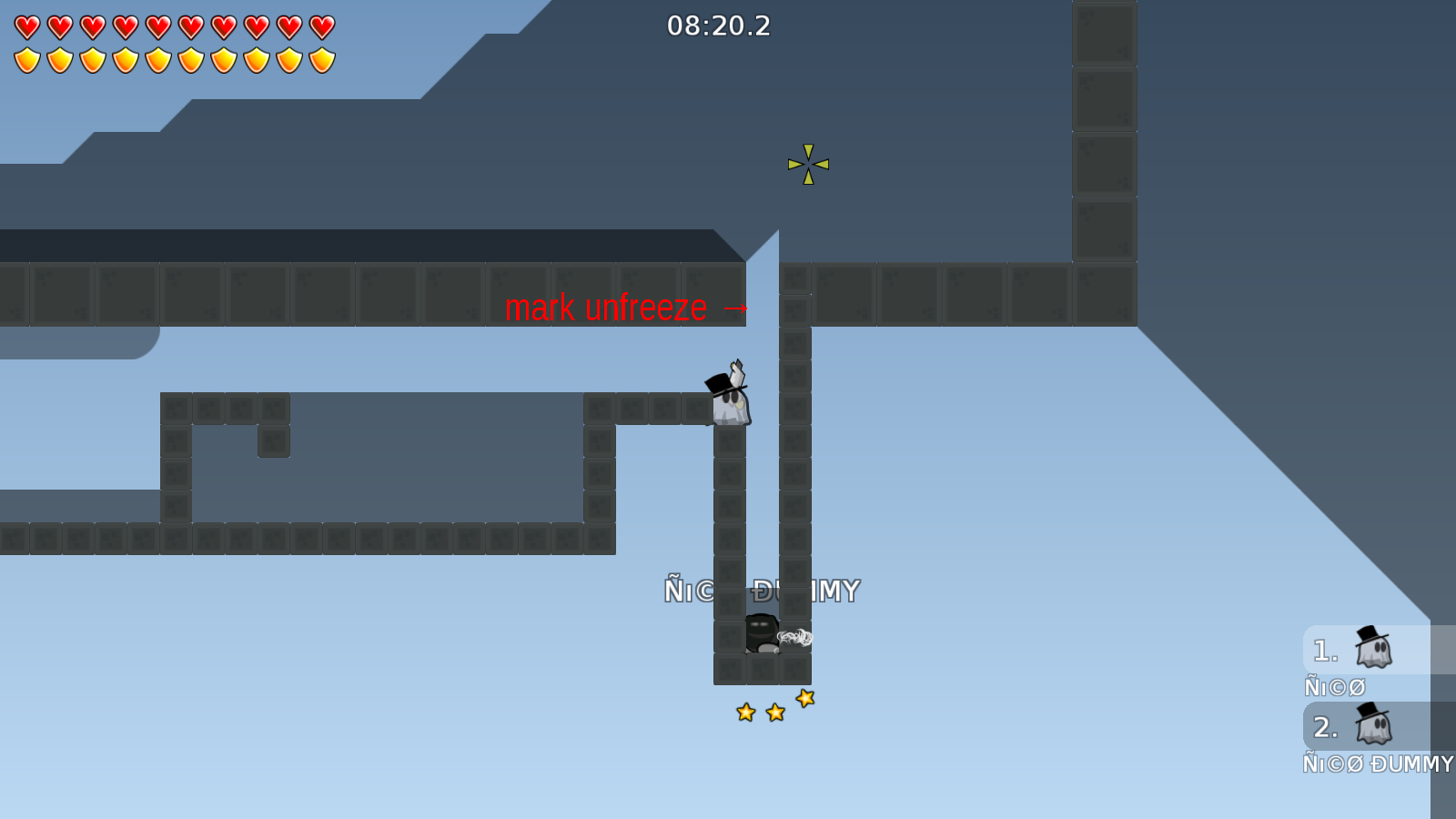Click the yellow spawn marker above the tunnel

806,166
